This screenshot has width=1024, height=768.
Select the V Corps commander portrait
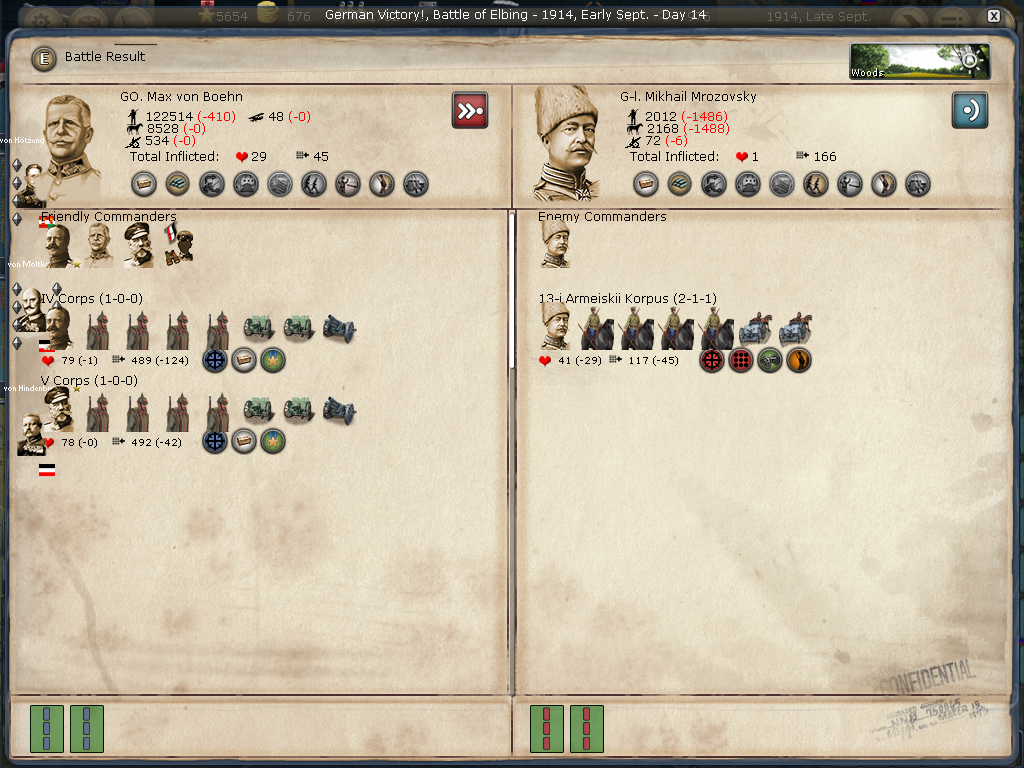(x=57, y=409)
